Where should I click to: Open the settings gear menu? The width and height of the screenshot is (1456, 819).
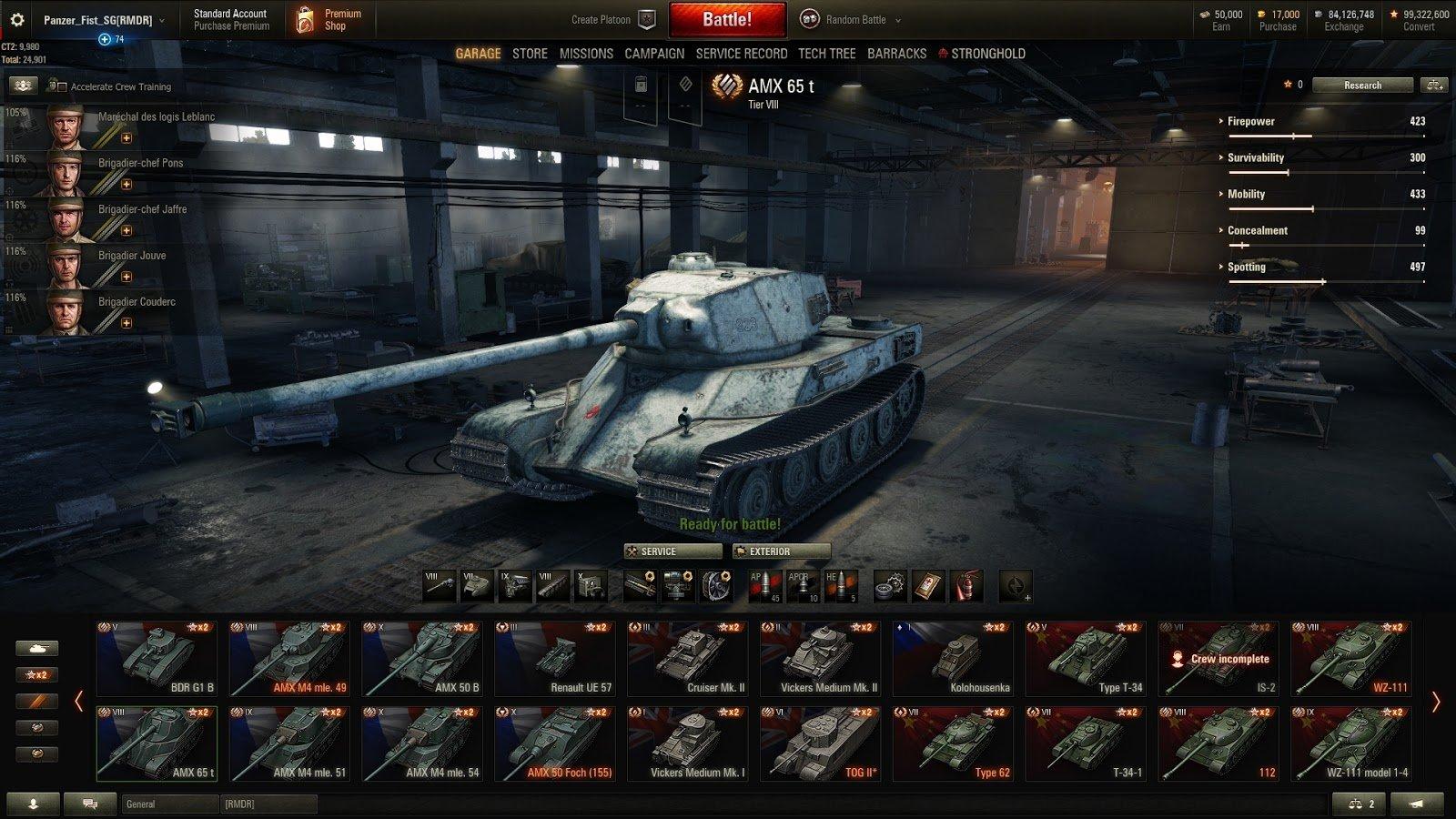(16, 19)
